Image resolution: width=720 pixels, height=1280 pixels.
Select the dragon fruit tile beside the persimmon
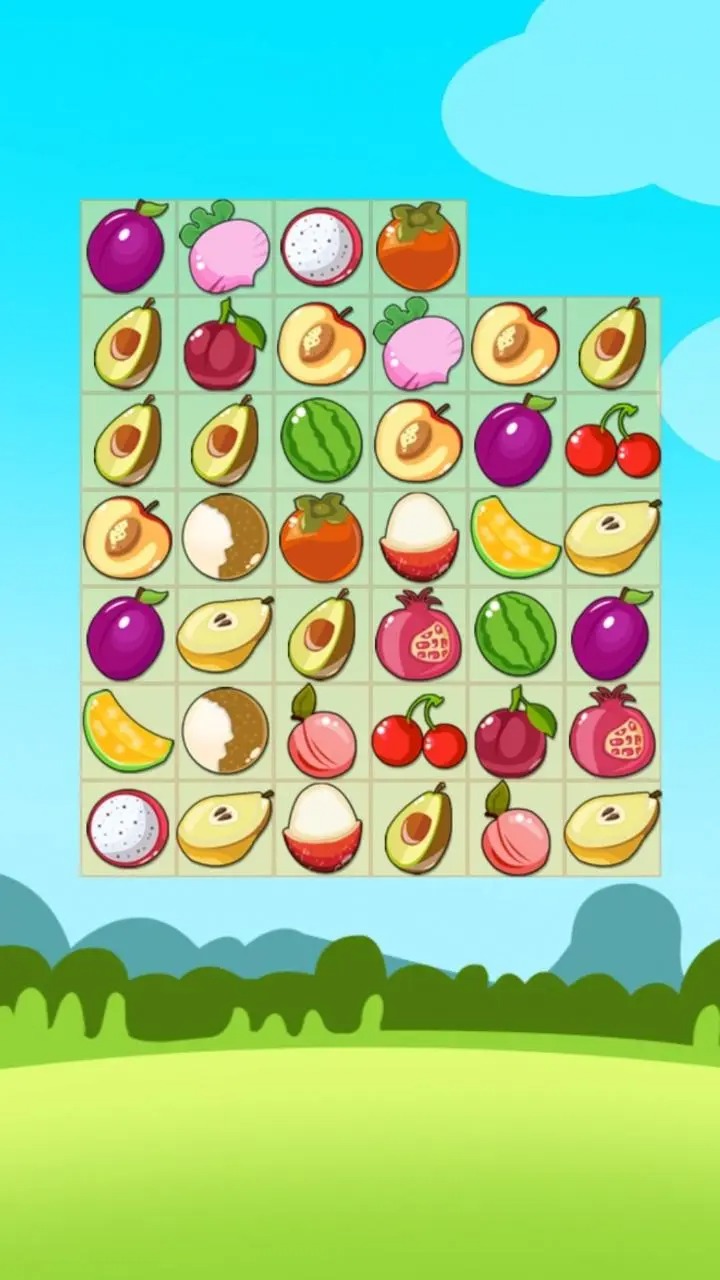coord(321,247)
